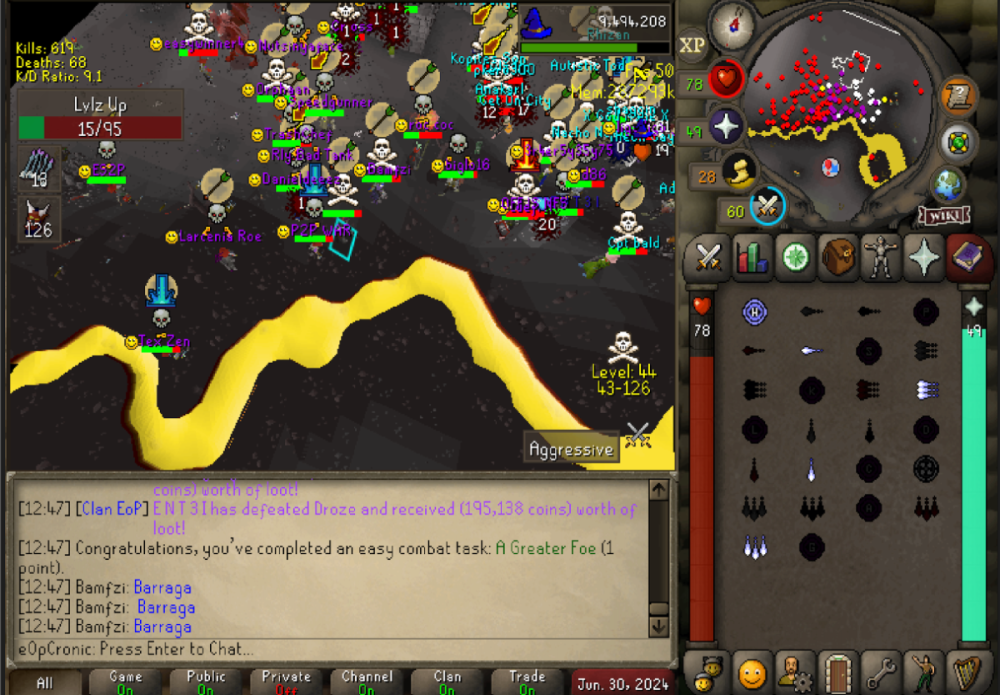
Task: Open the world map globe
Action: coord(947,185)
